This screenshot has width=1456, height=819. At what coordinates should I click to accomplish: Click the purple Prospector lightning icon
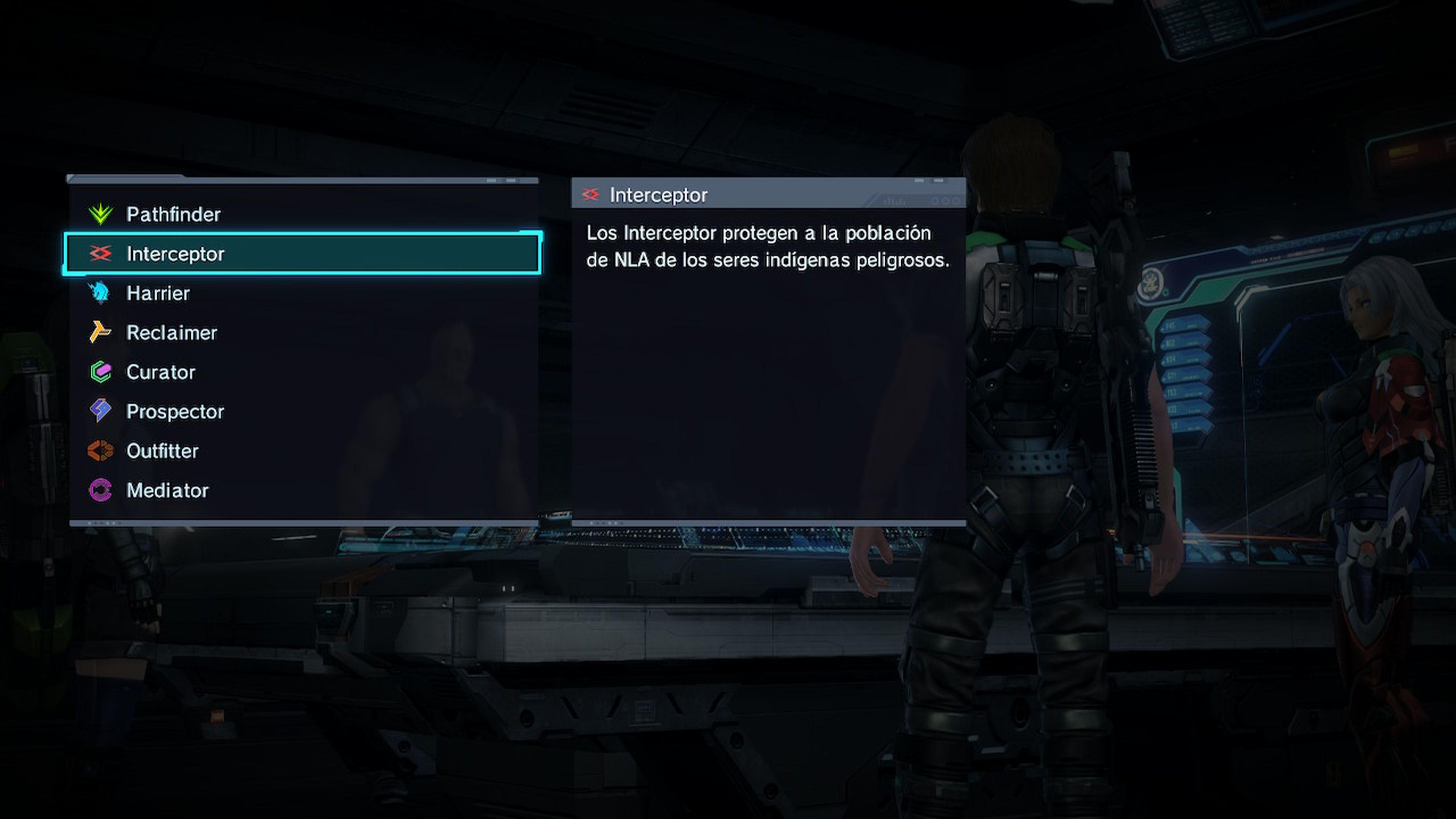click(x=100, y=411)
